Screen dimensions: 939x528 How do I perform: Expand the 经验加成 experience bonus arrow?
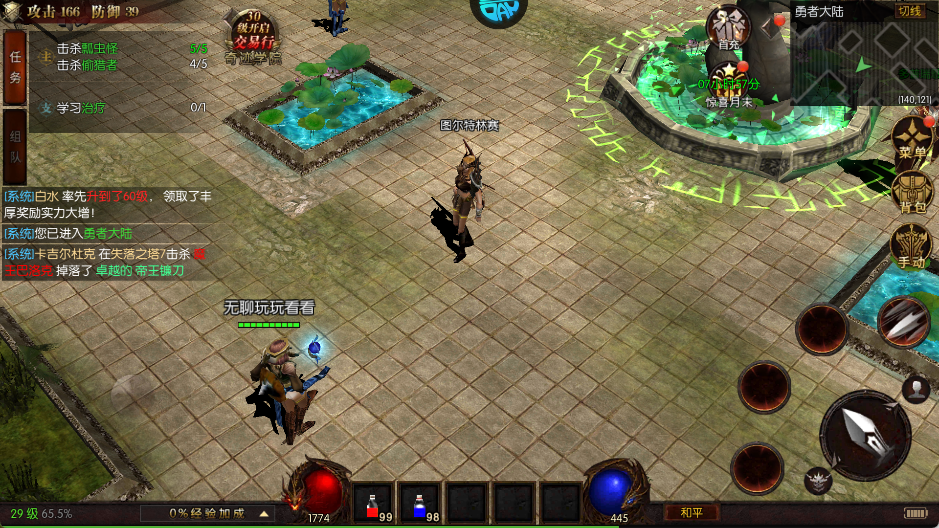pyautogui.click(x=265, y=513)
